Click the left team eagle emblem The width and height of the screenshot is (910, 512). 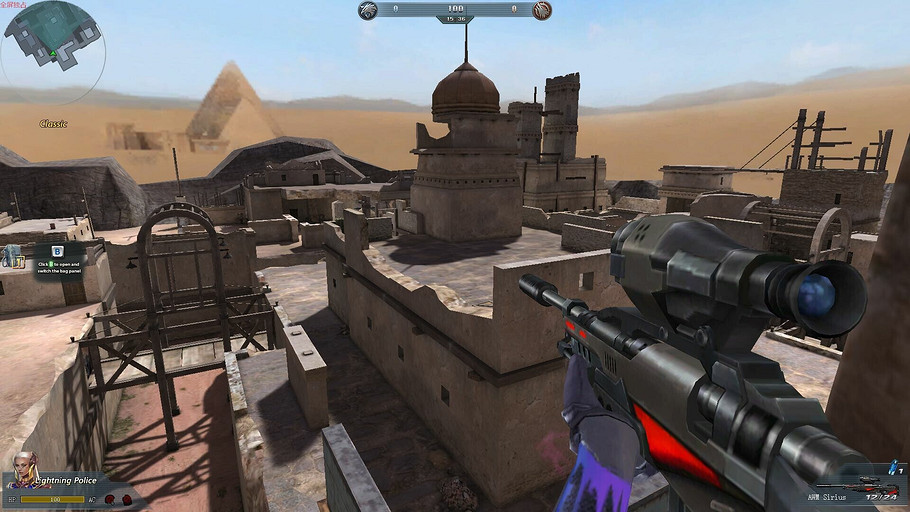(368, 11)
